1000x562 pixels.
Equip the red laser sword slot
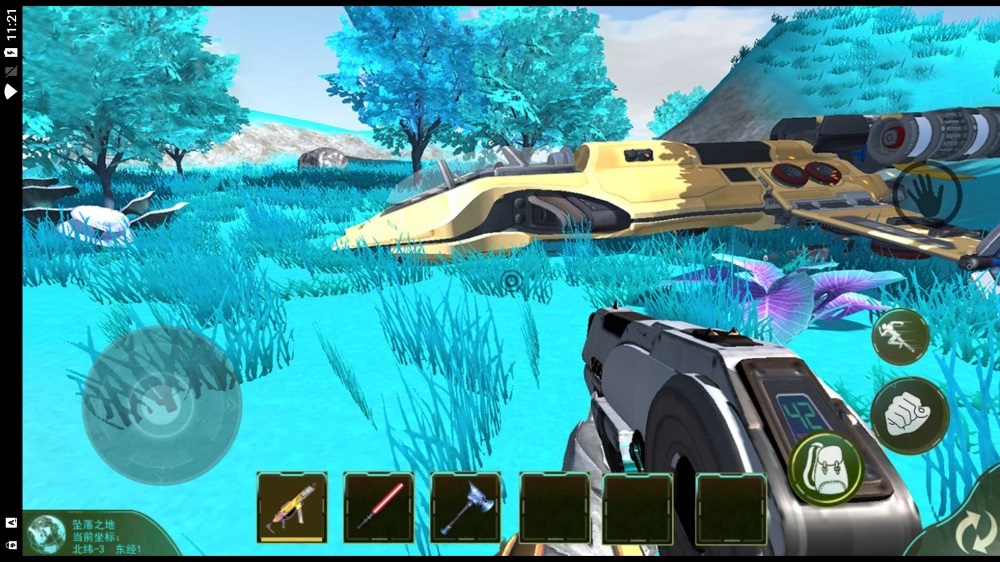(x=379, y=507)
